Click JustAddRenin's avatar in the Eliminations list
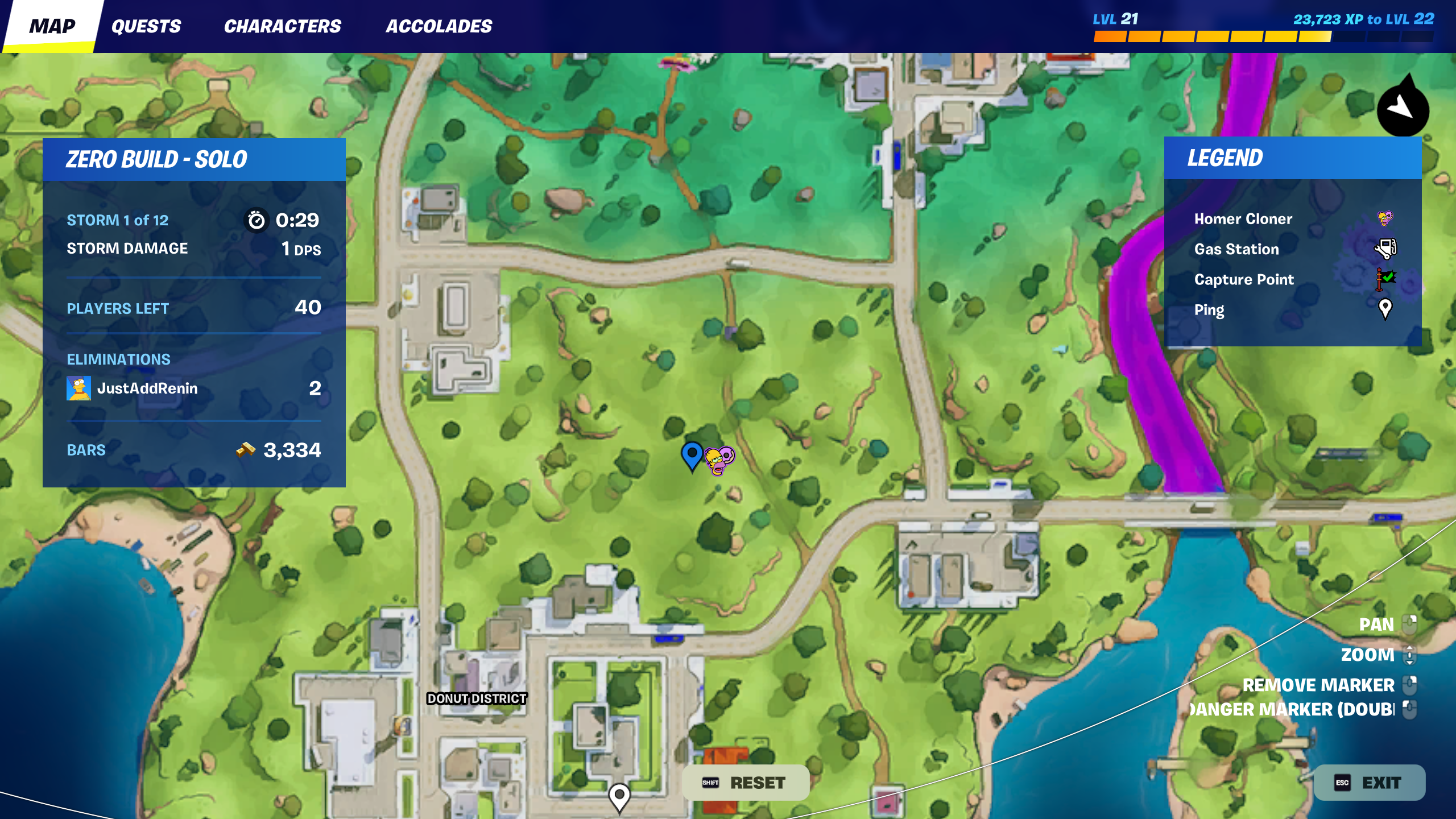1456x819 pixels. click(79, 388)
